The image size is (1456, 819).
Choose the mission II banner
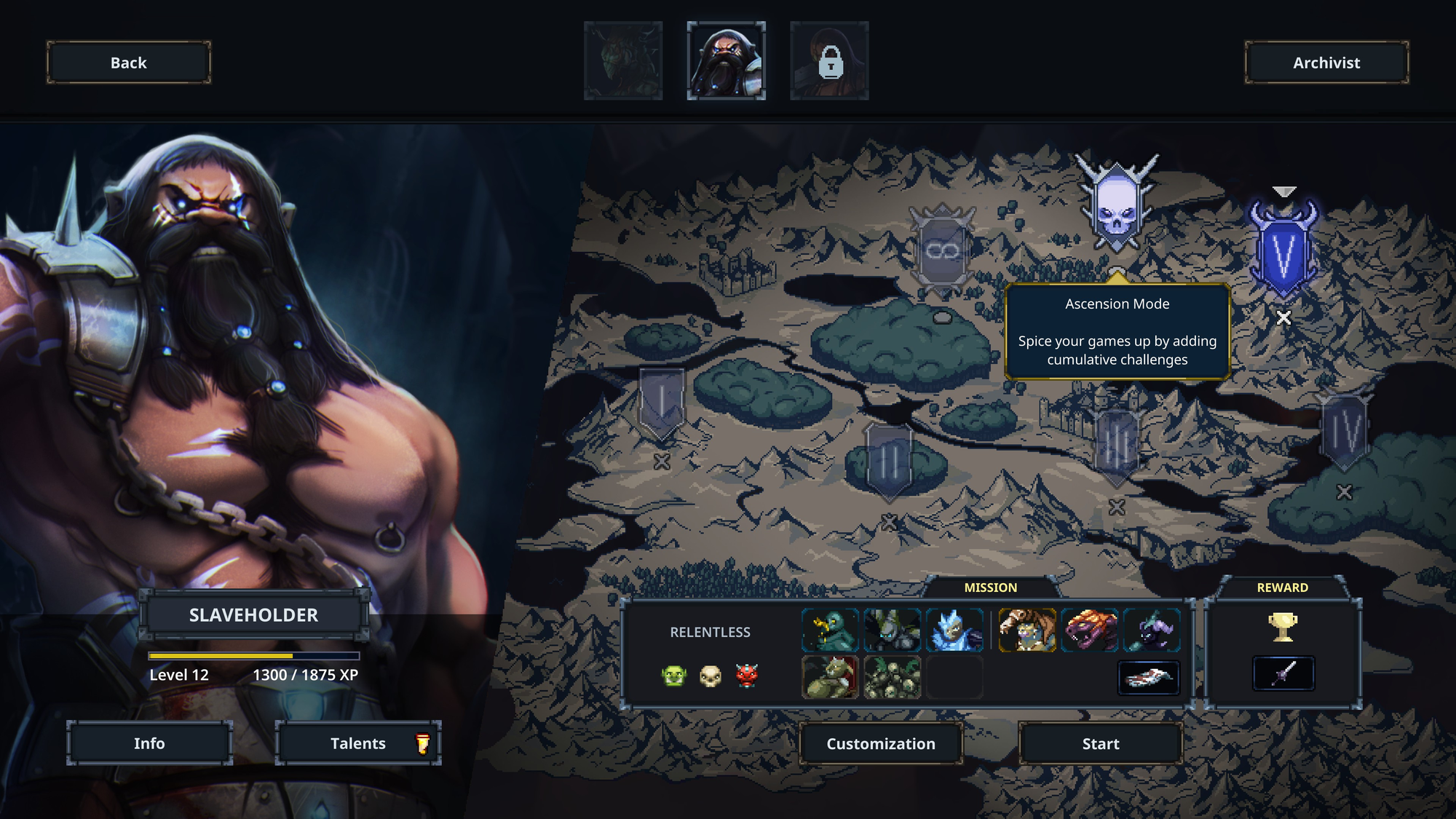coord(889,460)
